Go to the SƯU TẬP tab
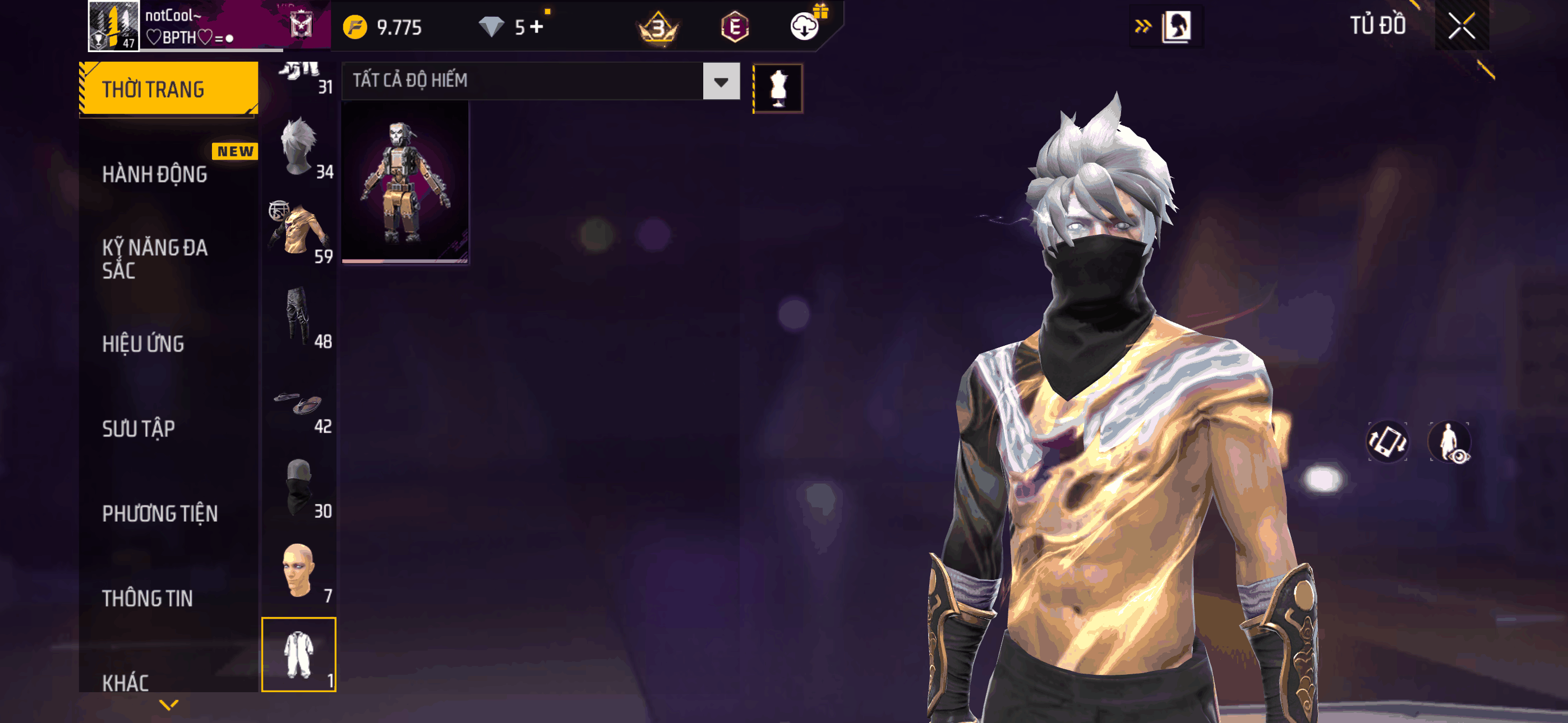Screen dimensions: 1568x723 click(x=138, y=428)
